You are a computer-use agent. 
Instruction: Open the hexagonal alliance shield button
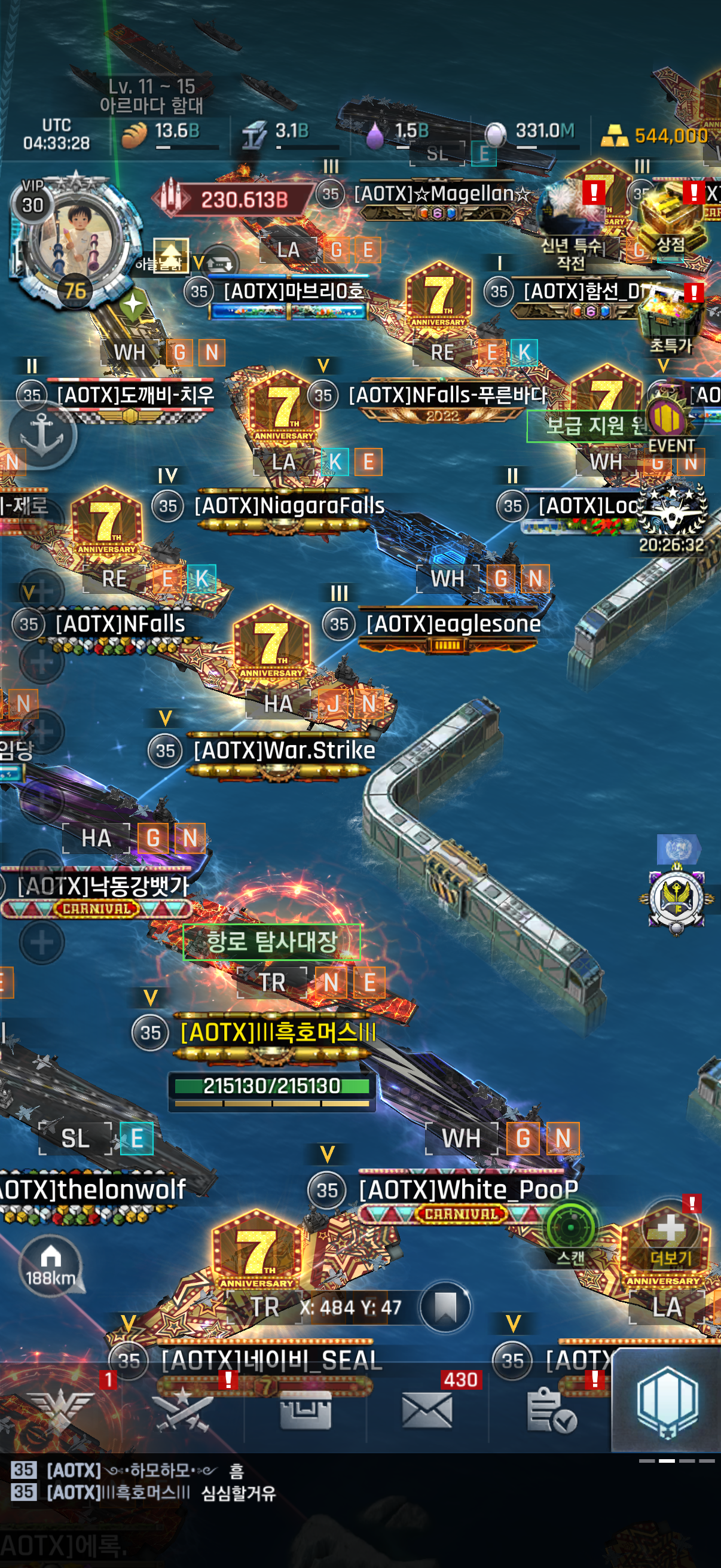click(x=667, y=1400)
